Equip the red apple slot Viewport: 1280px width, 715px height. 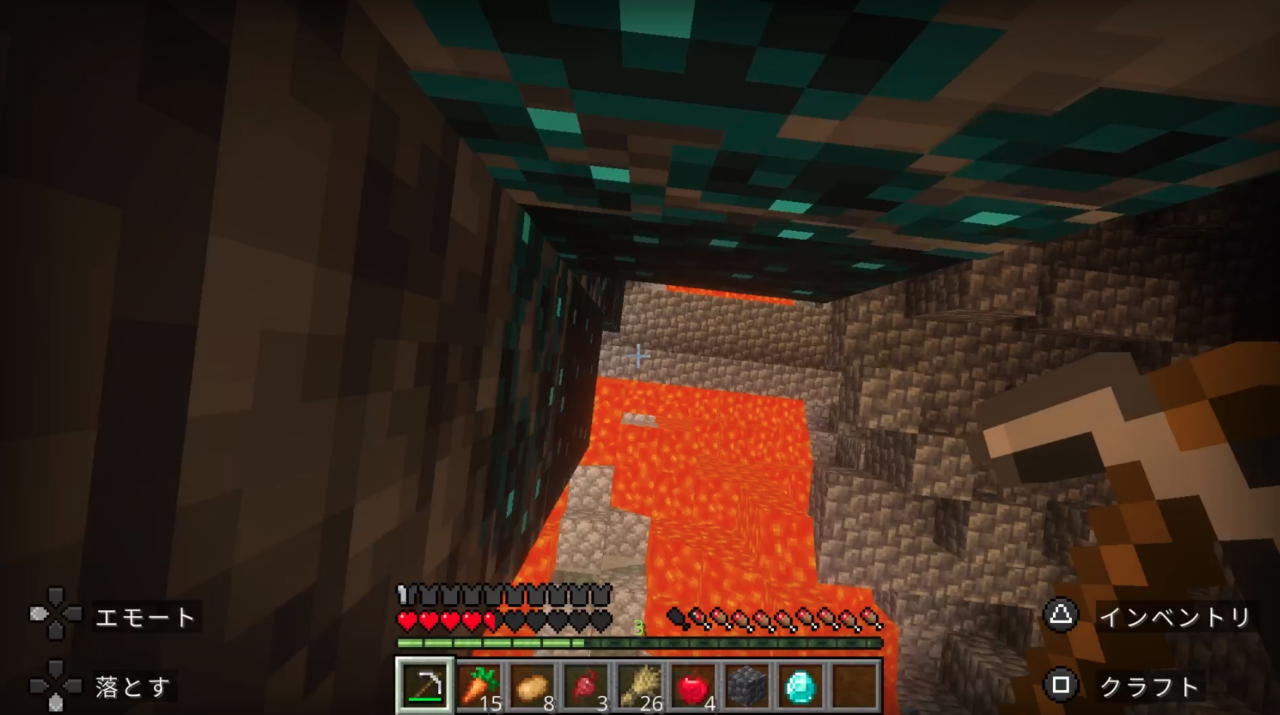click(x=694, y=685)
